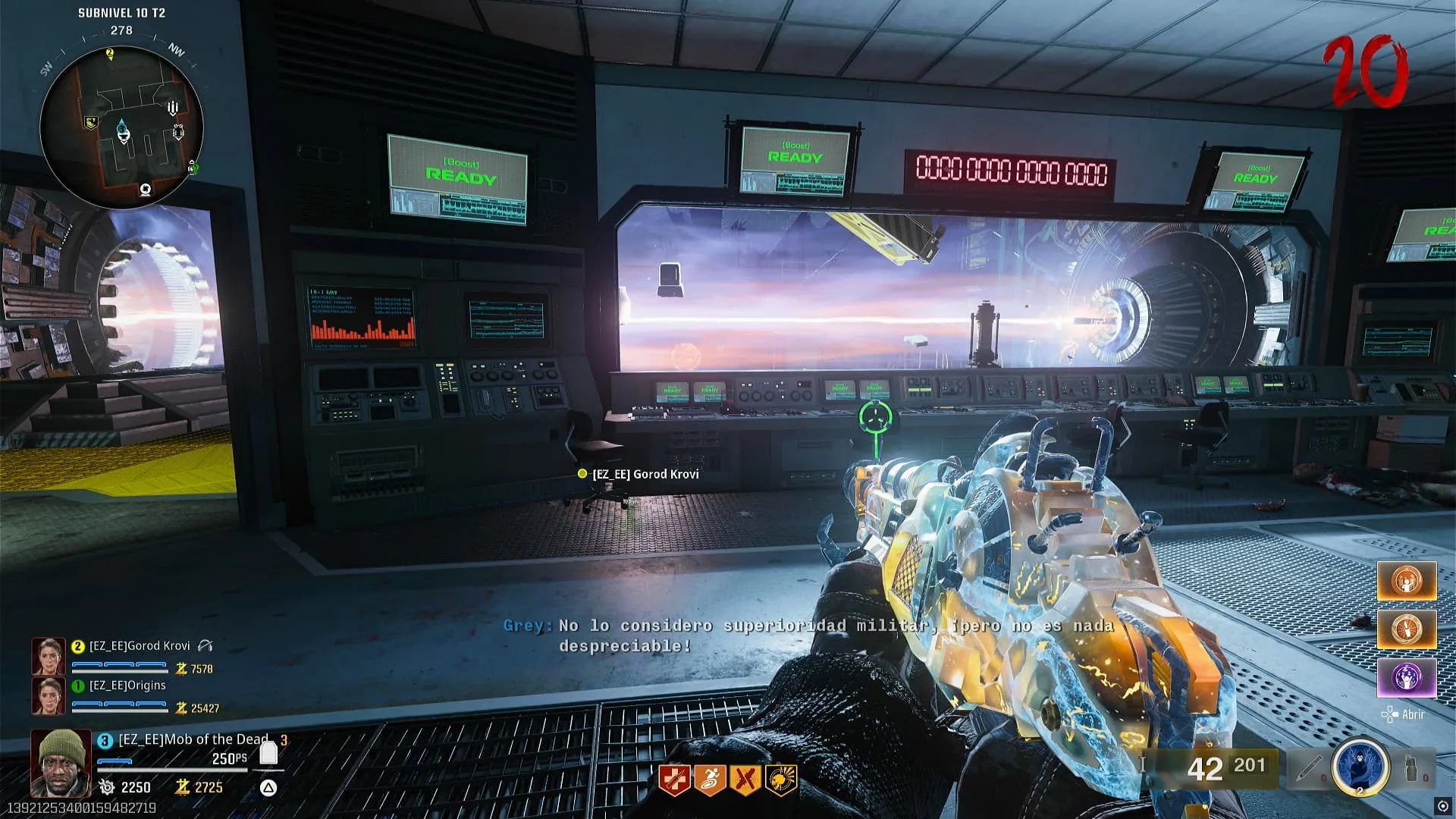Activate the blue hooded-figure field upgrade
Screen dimensions: 1456x819
coord(1360,767)
